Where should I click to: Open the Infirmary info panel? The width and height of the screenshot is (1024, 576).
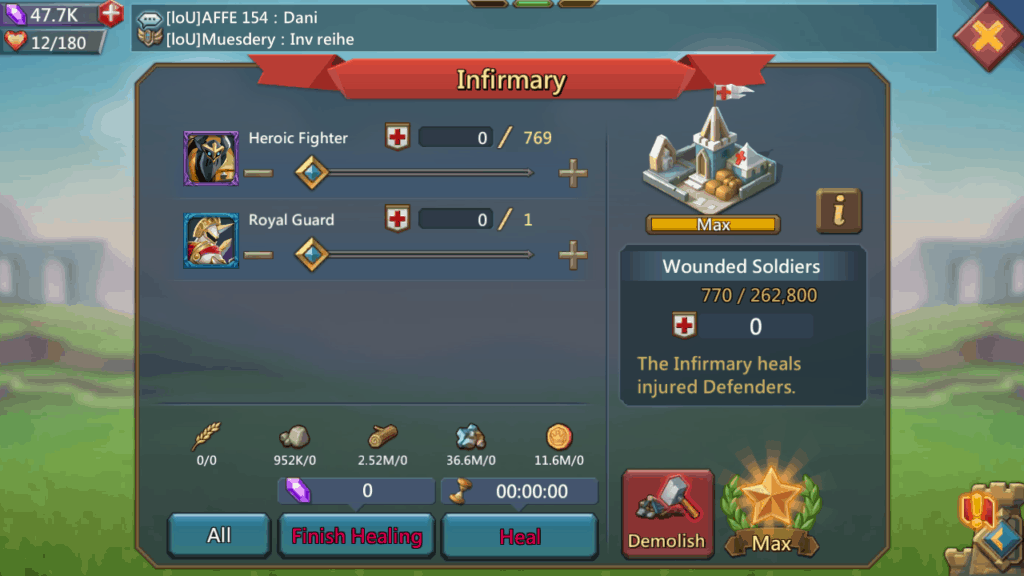(839, 210)
